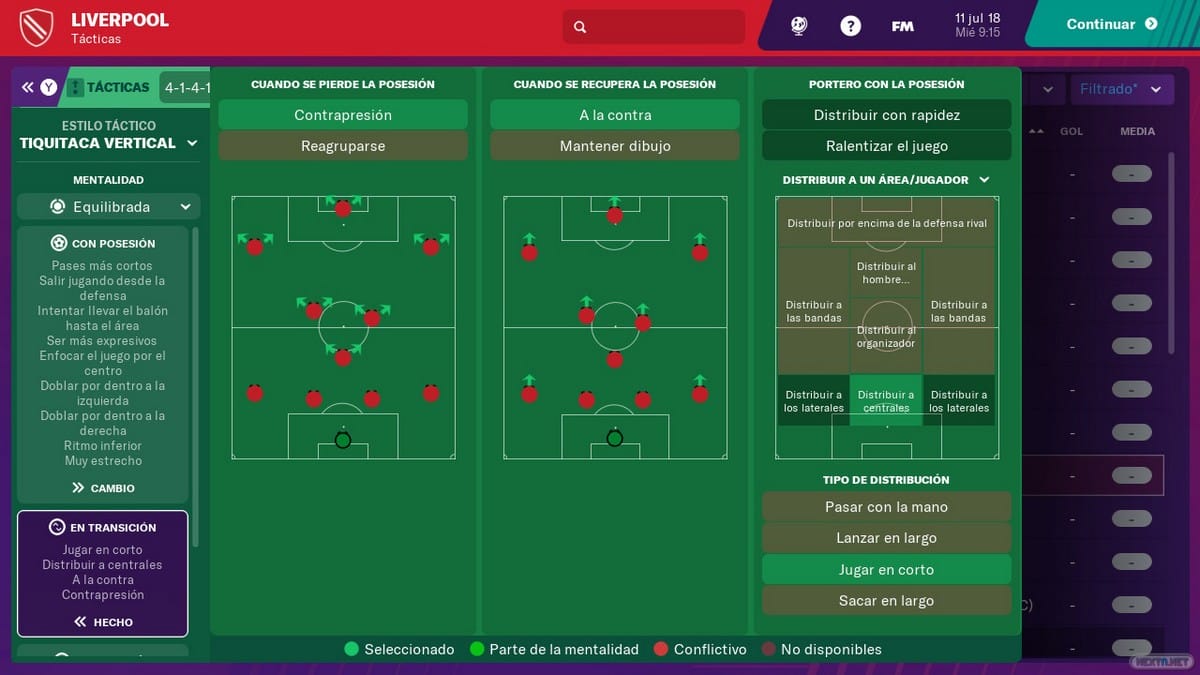Click Hecho in the En Transición panel

click(103, 622)
